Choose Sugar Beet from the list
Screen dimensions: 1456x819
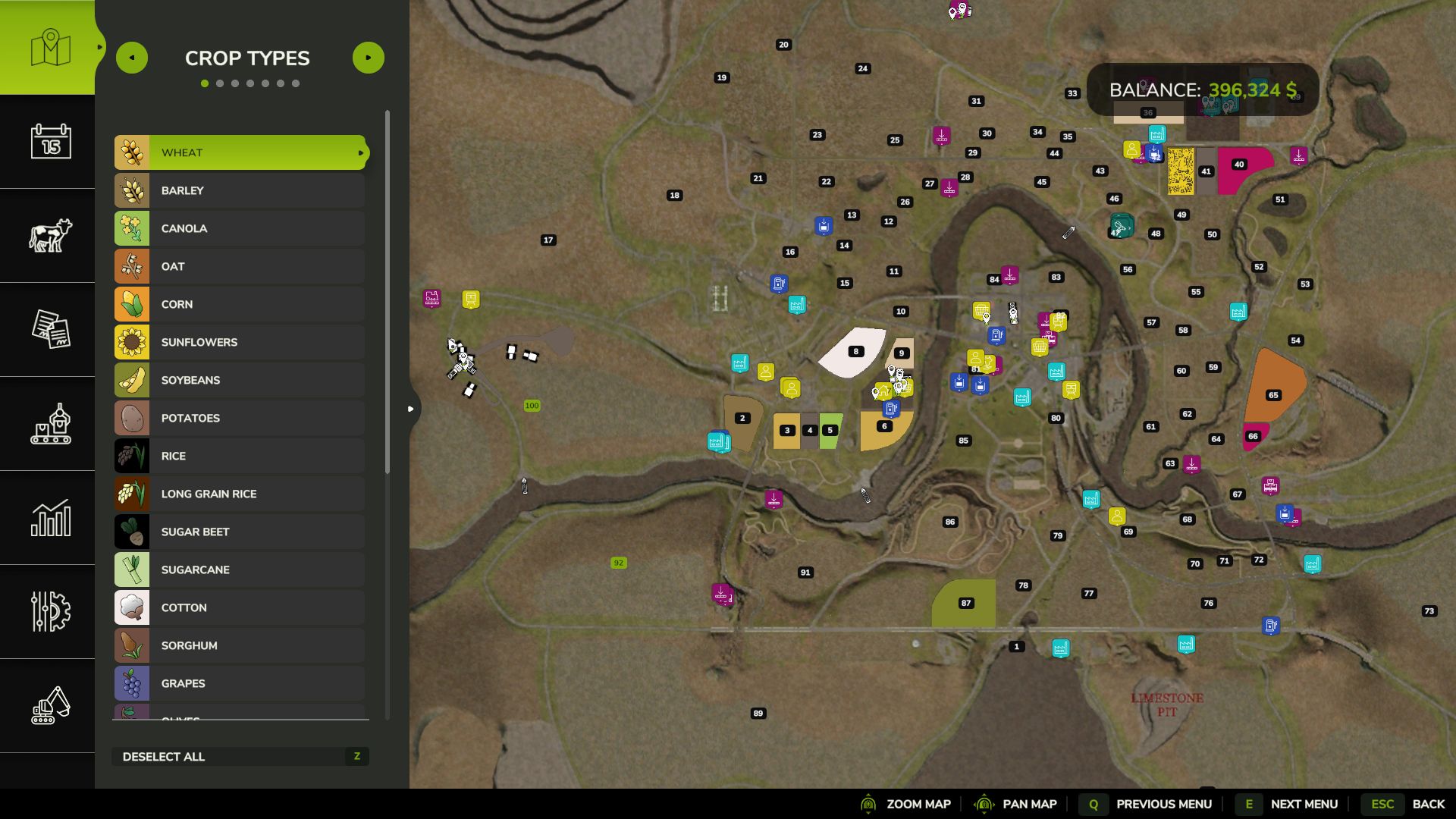pos(240,532)
